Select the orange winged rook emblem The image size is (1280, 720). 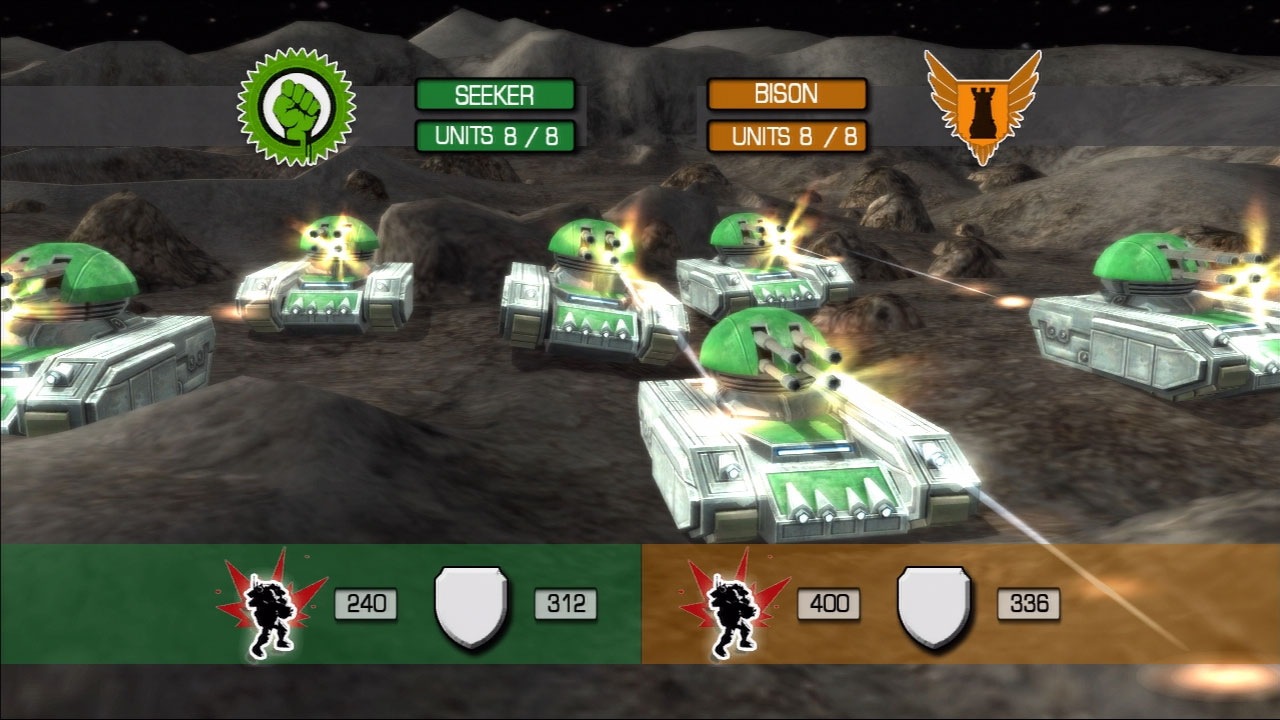[x=982, y=110]
